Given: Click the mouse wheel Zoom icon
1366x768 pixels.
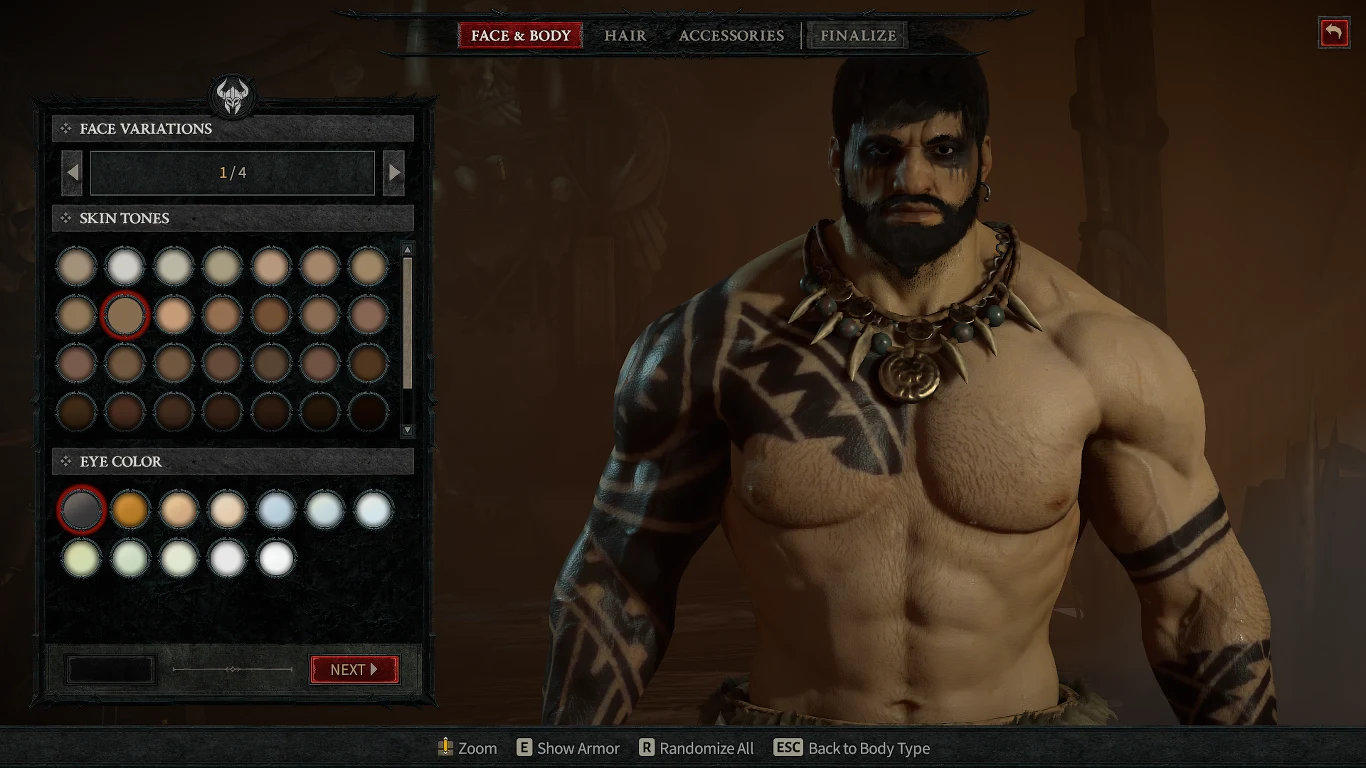Looking at the screenshot, I should coord(444,747).
